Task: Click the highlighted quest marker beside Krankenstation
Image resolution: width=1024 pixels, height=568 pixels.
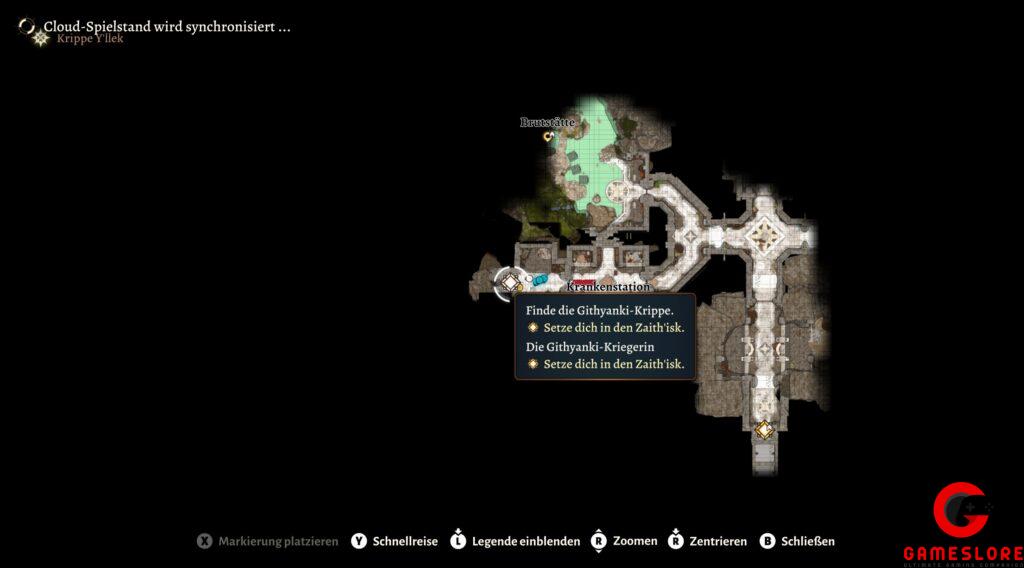Action: coord(509,283)
